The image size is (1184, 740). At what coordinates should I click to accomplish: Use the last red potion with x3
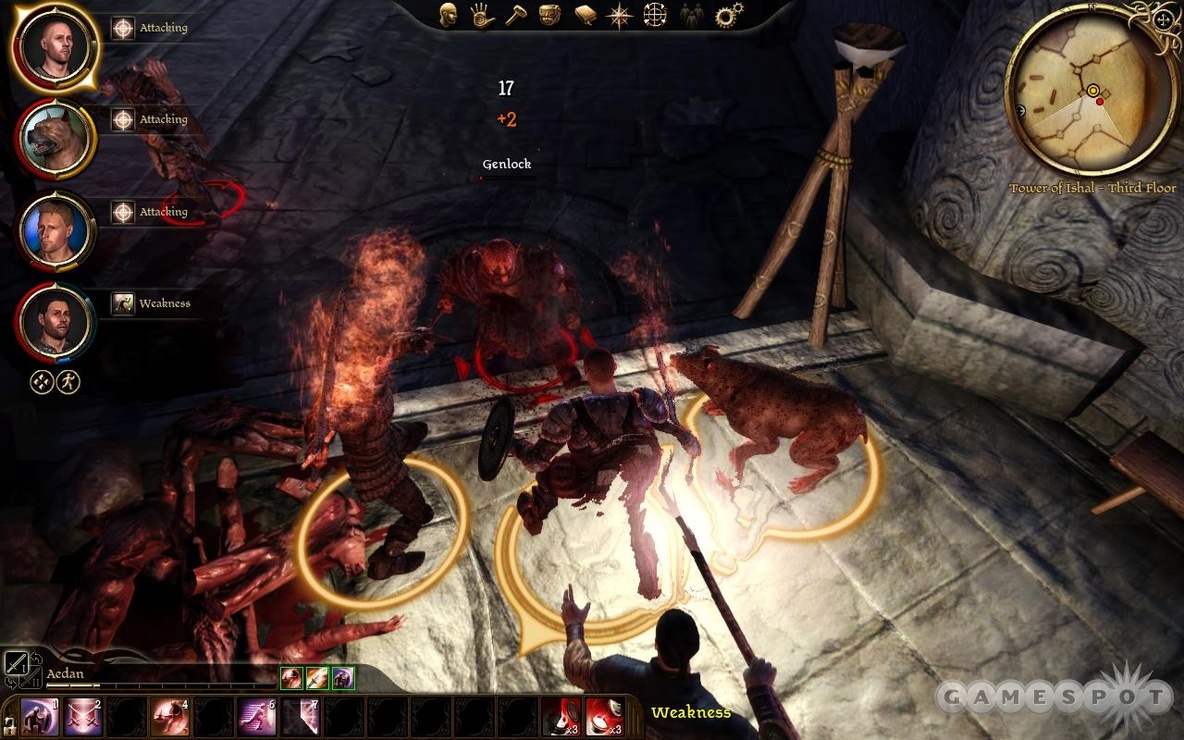point(604,717)
